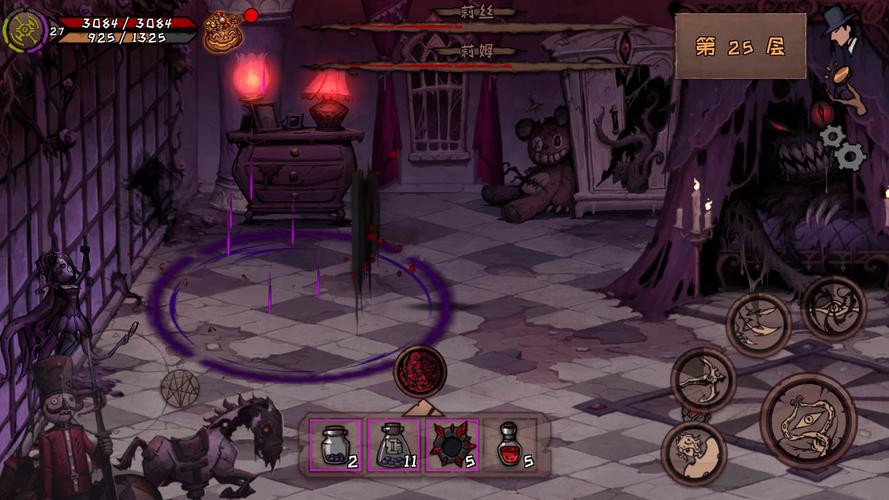Select the red spiked bomb item slot
Image resolution: width=889 pixels, height=500 pixels.
[452, 445]
